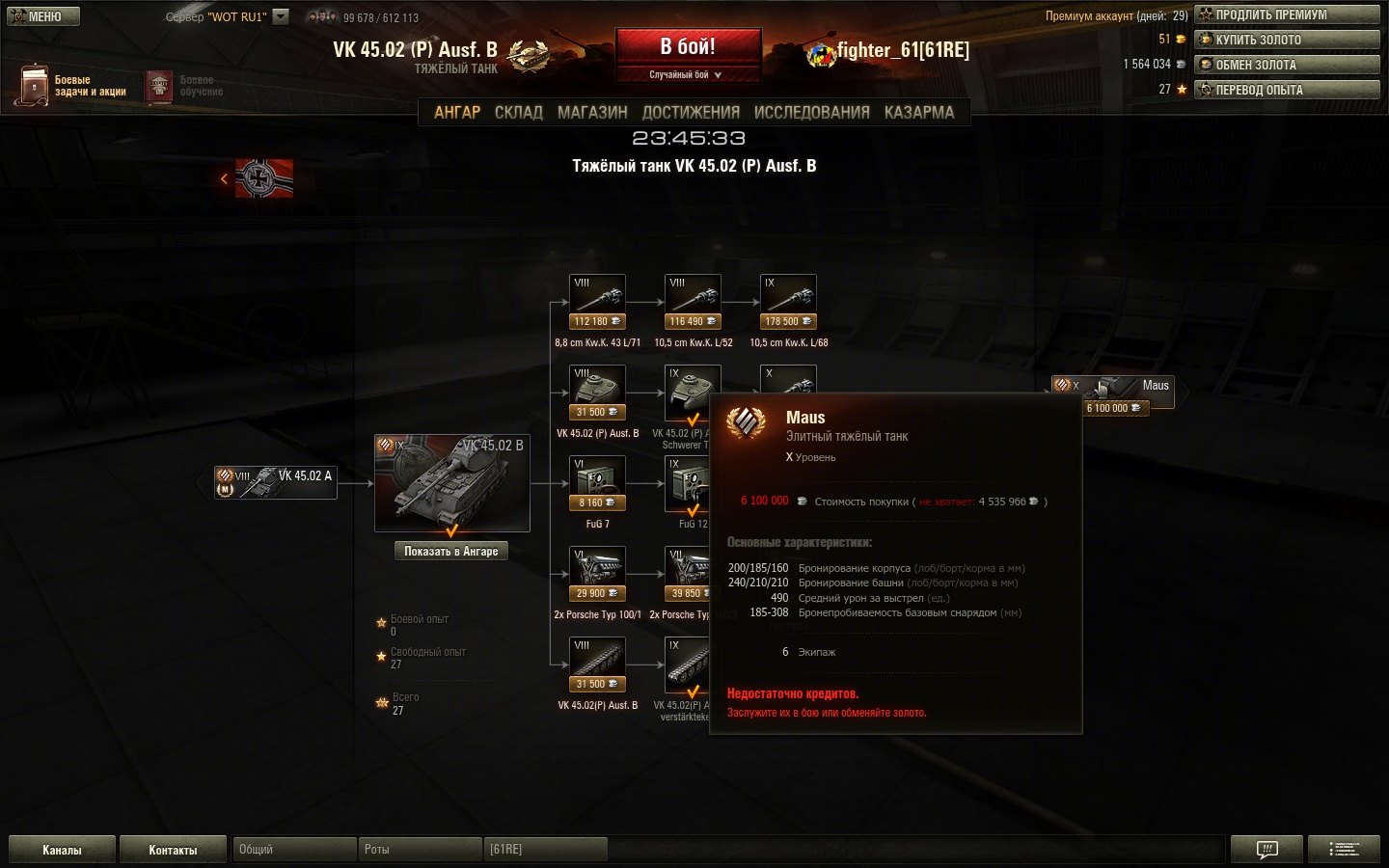1389x868 pixels.
Task: Choose КУПИТЬ ЗОЛОТО button
Action: [1287, 40]
